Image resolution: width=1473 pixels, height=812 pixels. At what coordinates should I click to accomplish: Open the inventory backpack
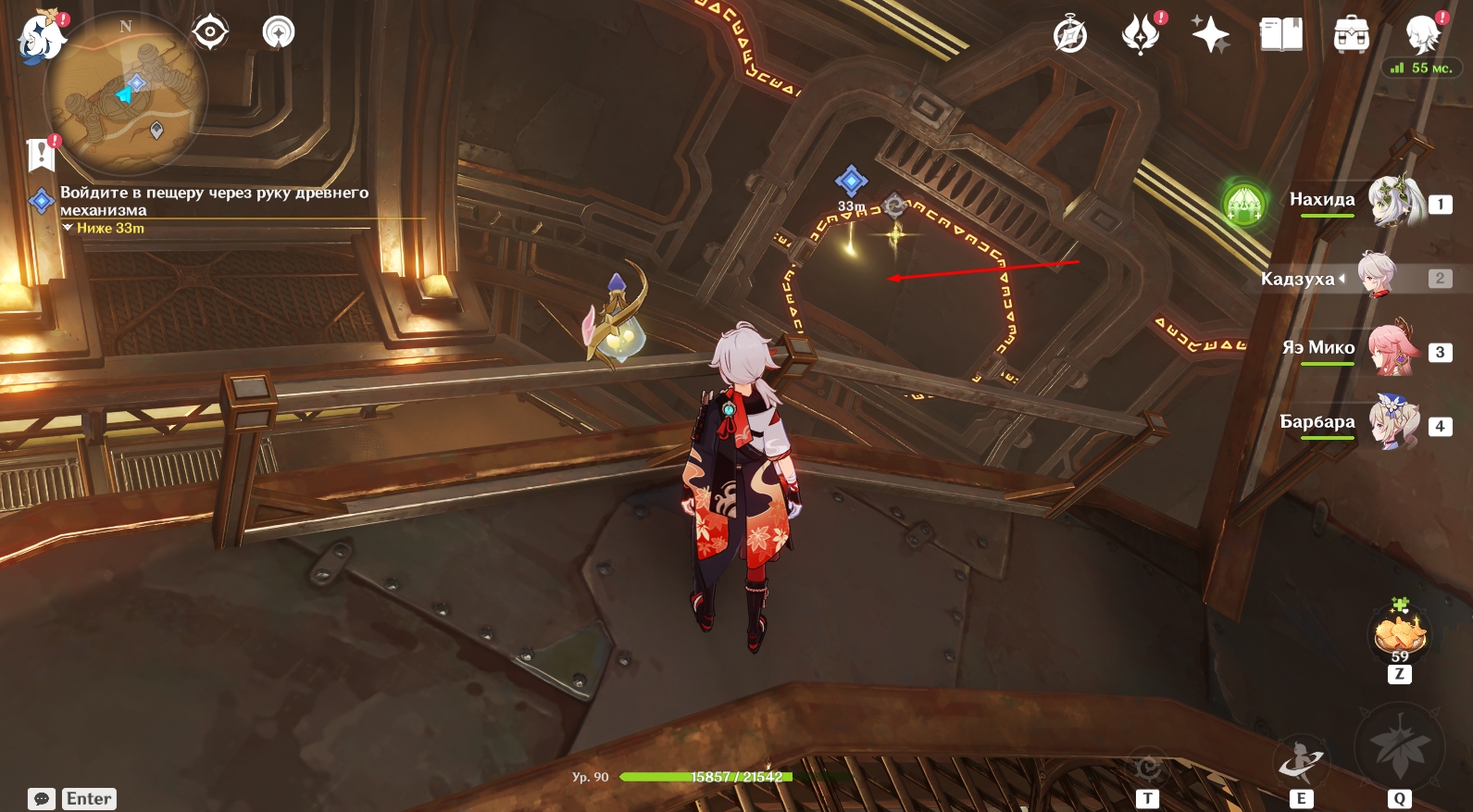pyautogui.click(x=1352, y=35)
